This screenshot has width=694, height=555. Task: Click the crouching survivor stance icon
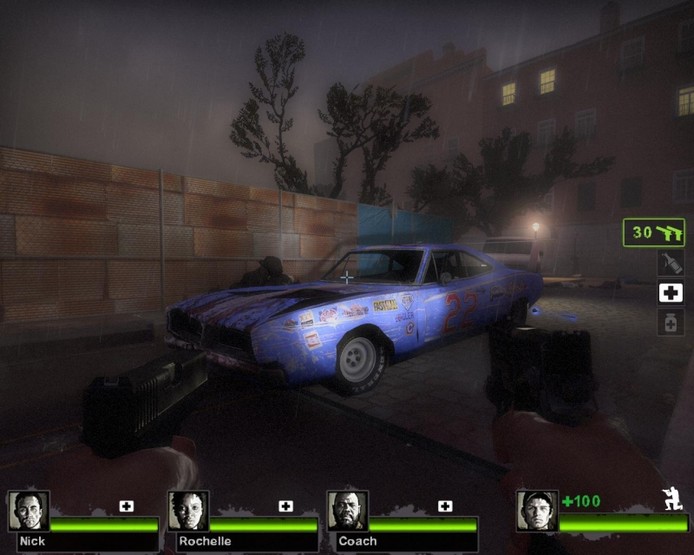point(671,499)
